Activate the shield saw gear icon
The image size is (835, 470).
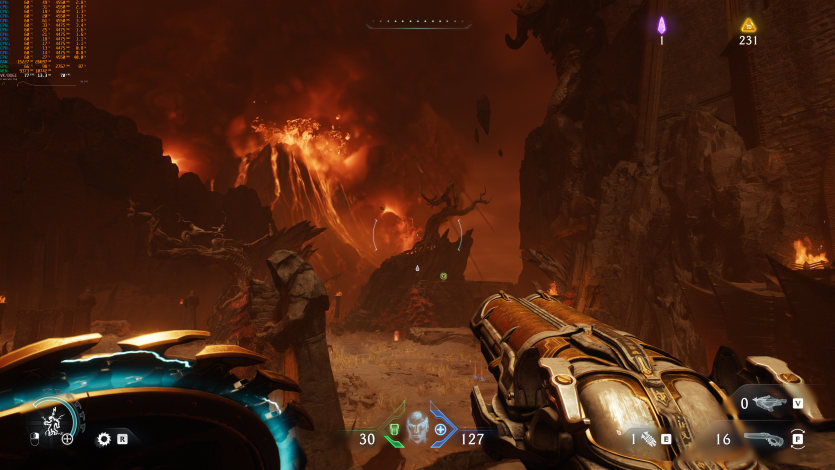tap(103, 438)
